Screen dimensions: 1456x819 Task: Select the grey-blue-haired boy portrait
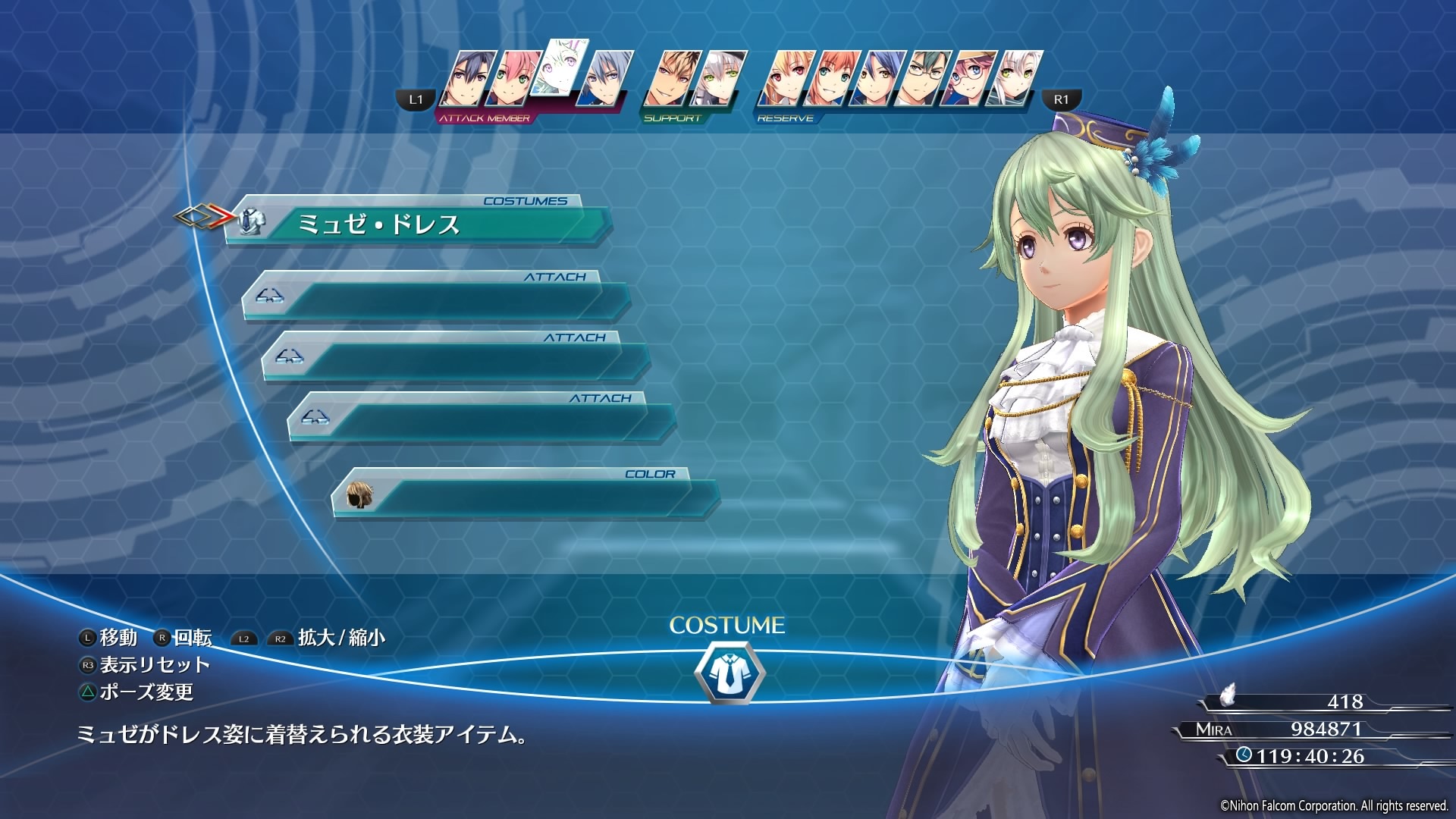pyautogui.click(x=604, y=79)
